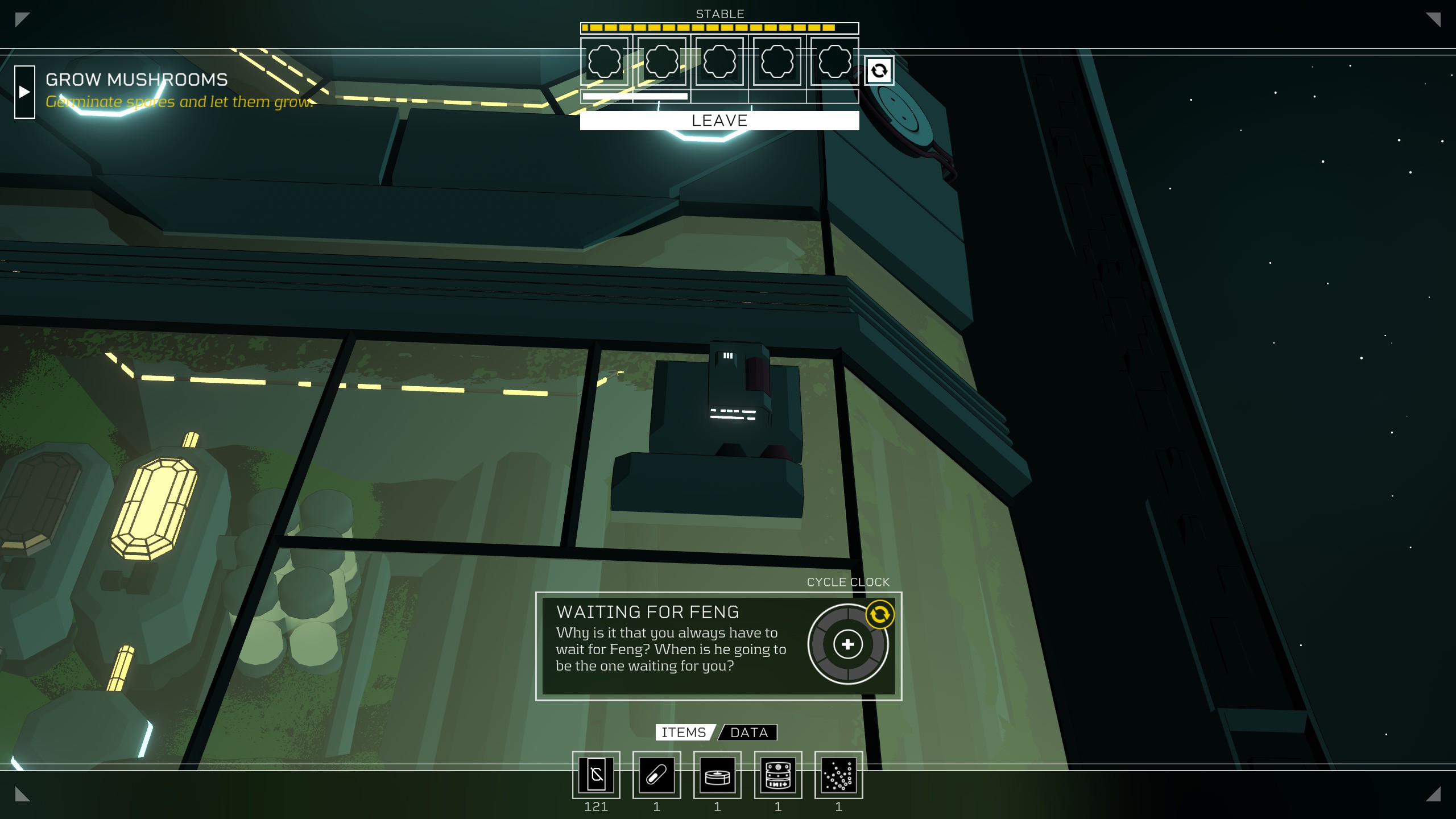Click the white cycle arrows button beside the dice
Image resolution: width=1456 pixels, height=819 pixels.
[x=879, y=71]
